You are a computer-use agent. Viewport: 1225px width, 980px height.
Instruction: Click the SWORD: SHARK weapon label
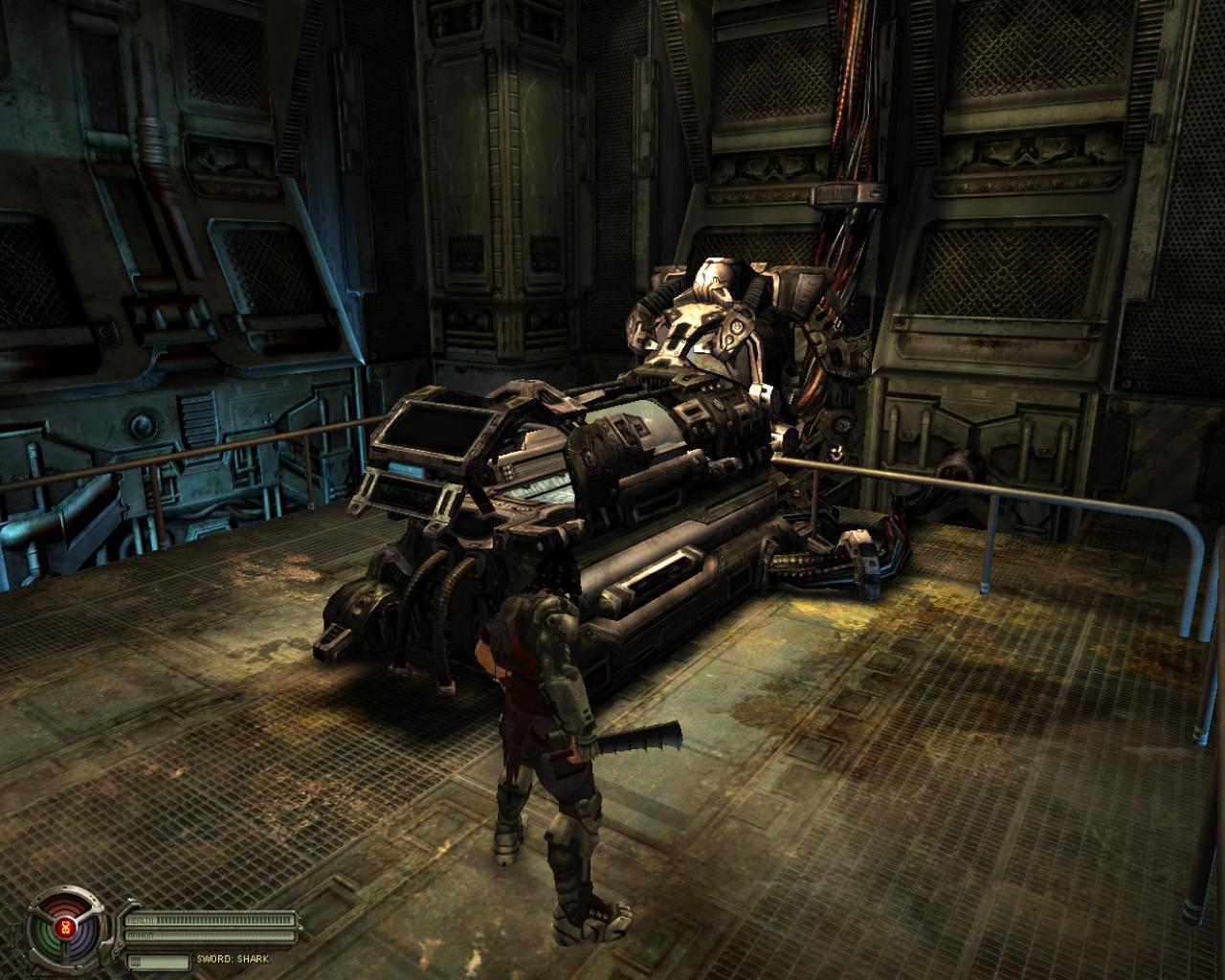[x=234, y=959]
